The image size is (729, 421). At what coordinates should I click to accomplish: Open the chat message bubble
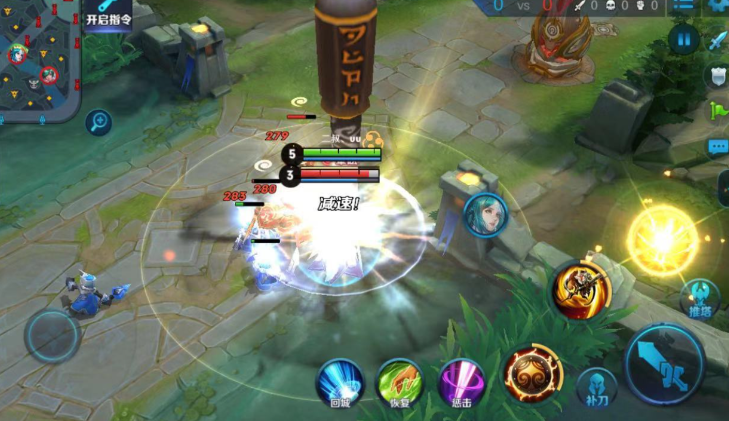tap(718, 147)
